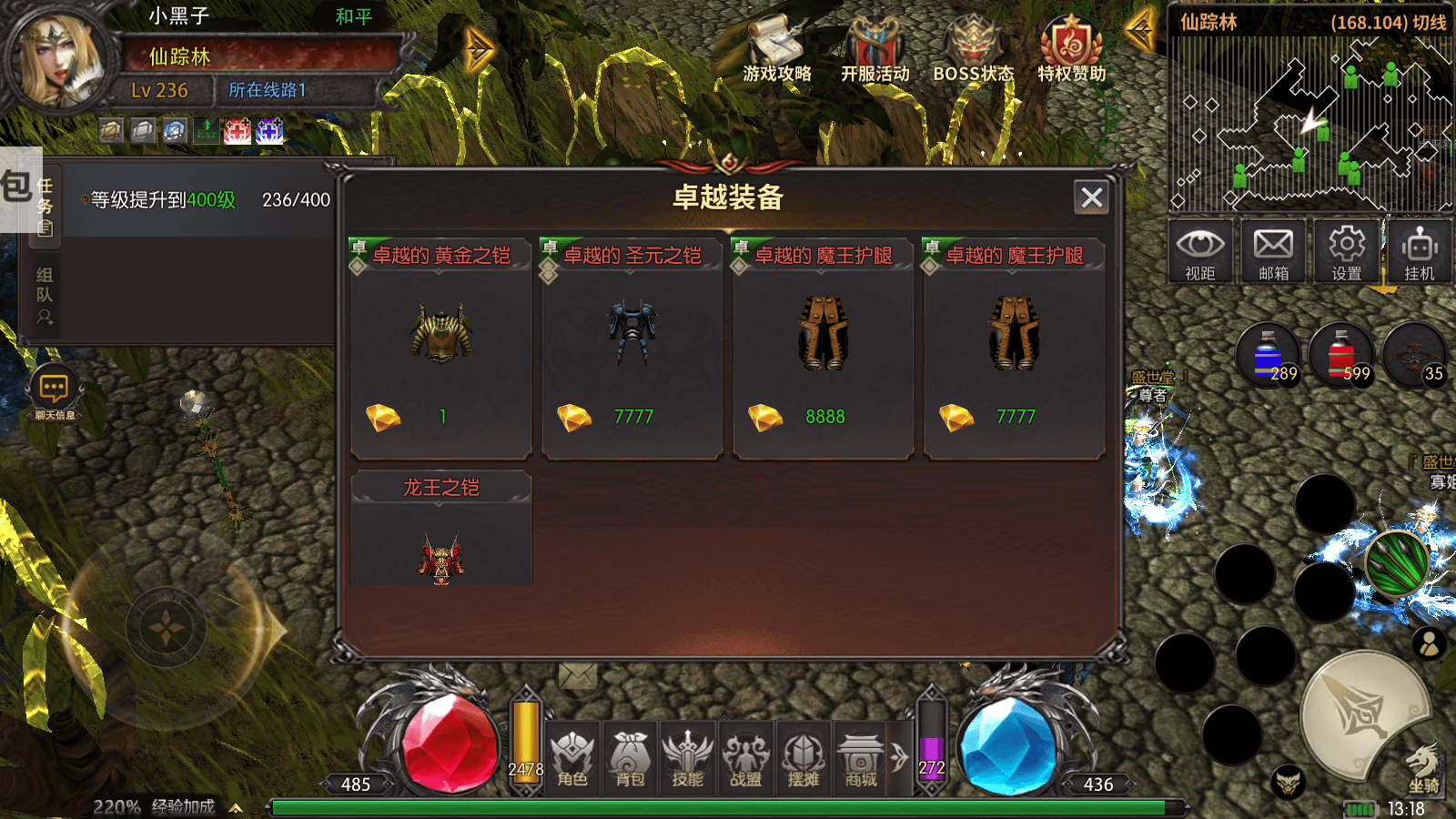Screen dimensions: 1456x819
Task: Click the 仙踪林 minimap
Action: coord(1310,123)
